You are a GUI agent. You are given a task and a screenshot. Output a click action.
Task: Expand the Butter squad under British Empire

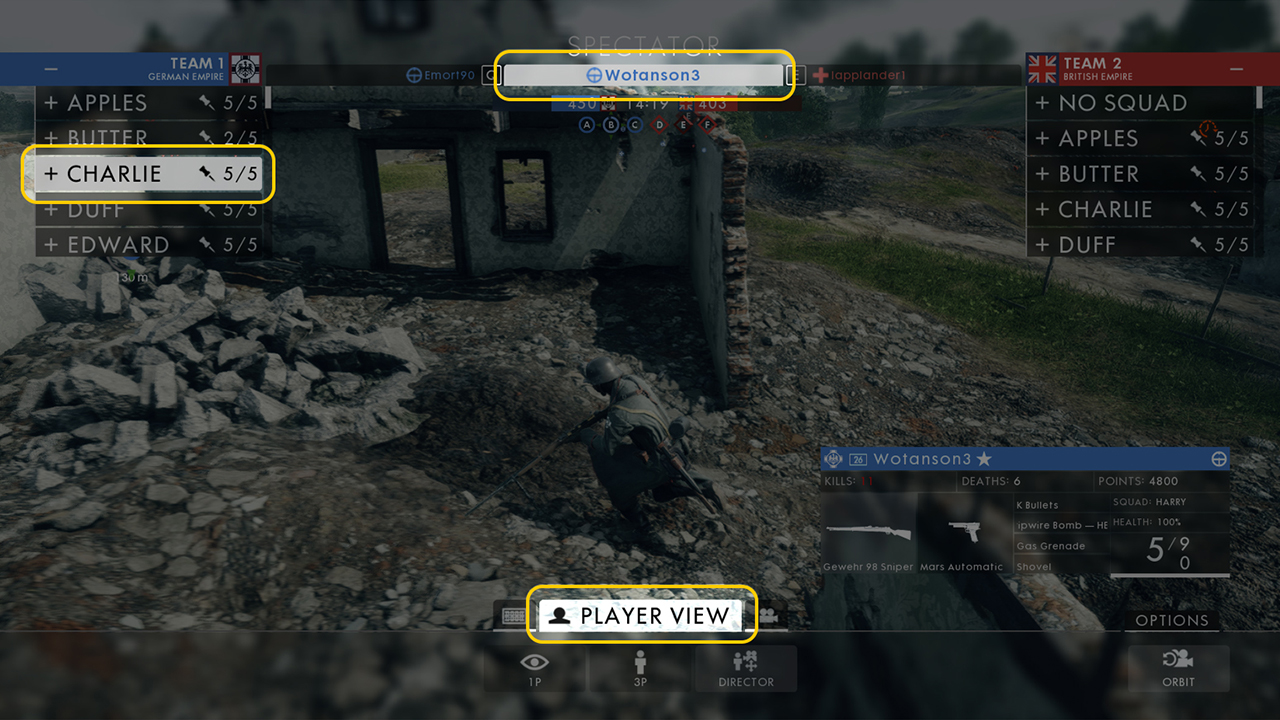click(x=1138, y=174)
